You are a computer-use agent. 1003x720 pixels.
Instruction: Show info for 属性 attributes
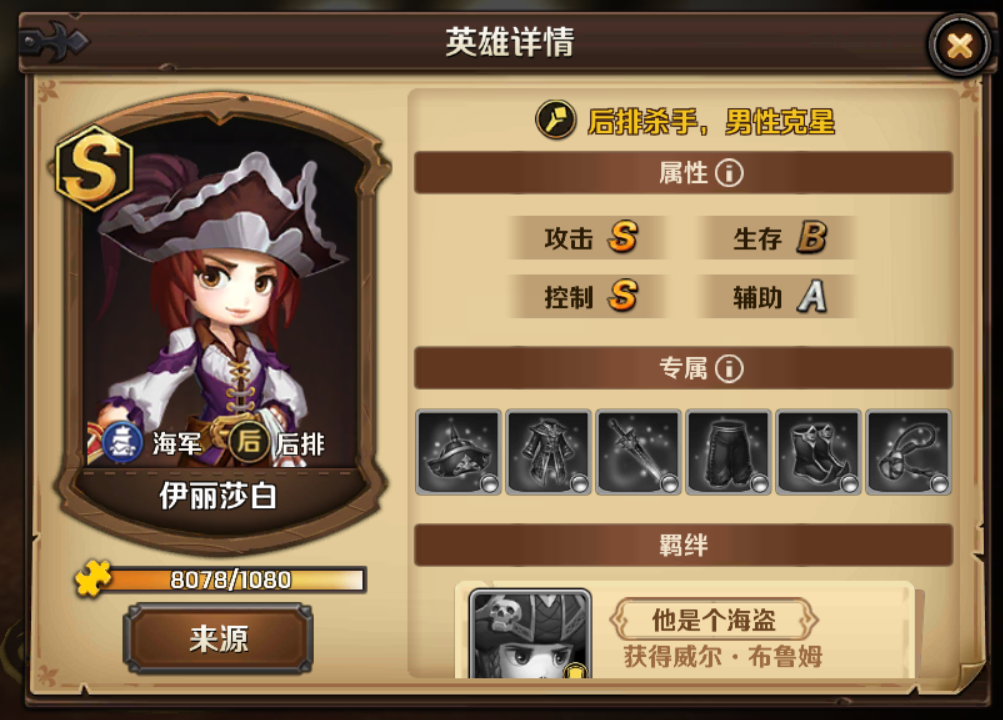tap(729, 173)
